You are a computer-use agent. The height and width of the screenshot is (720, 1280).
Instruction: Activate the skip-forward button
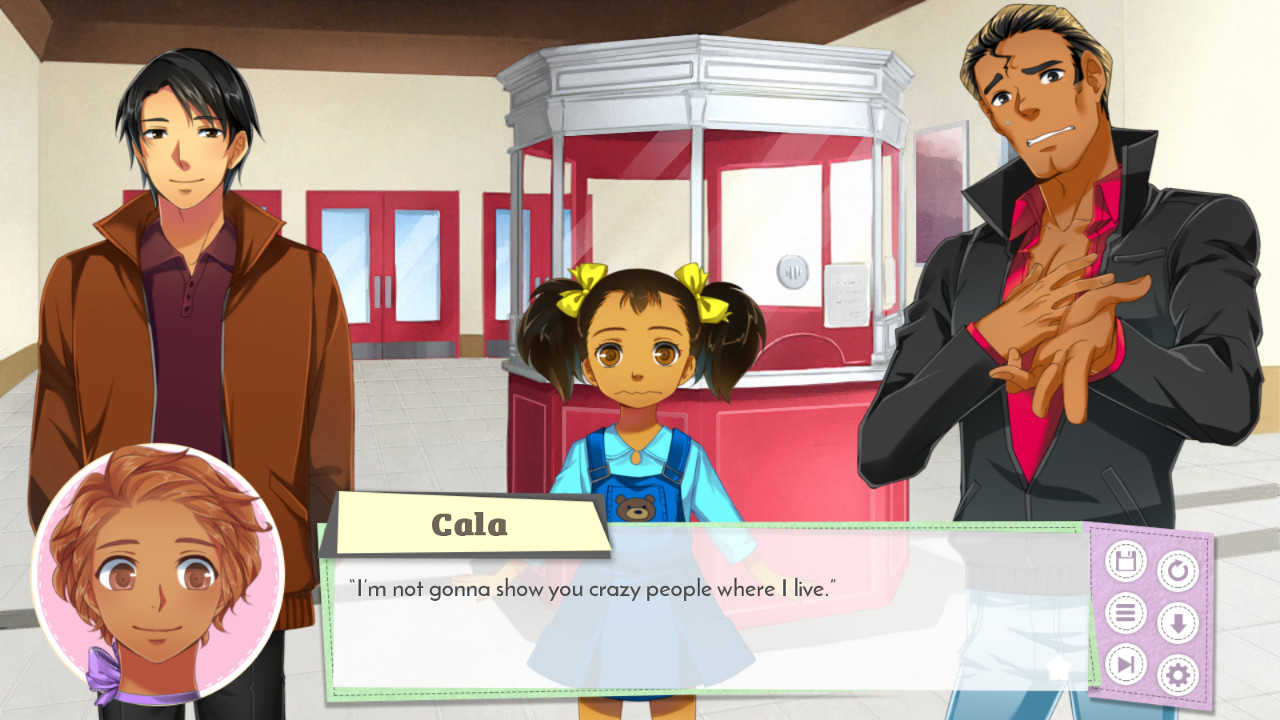pyautogui.click(x=1125, y=664)
